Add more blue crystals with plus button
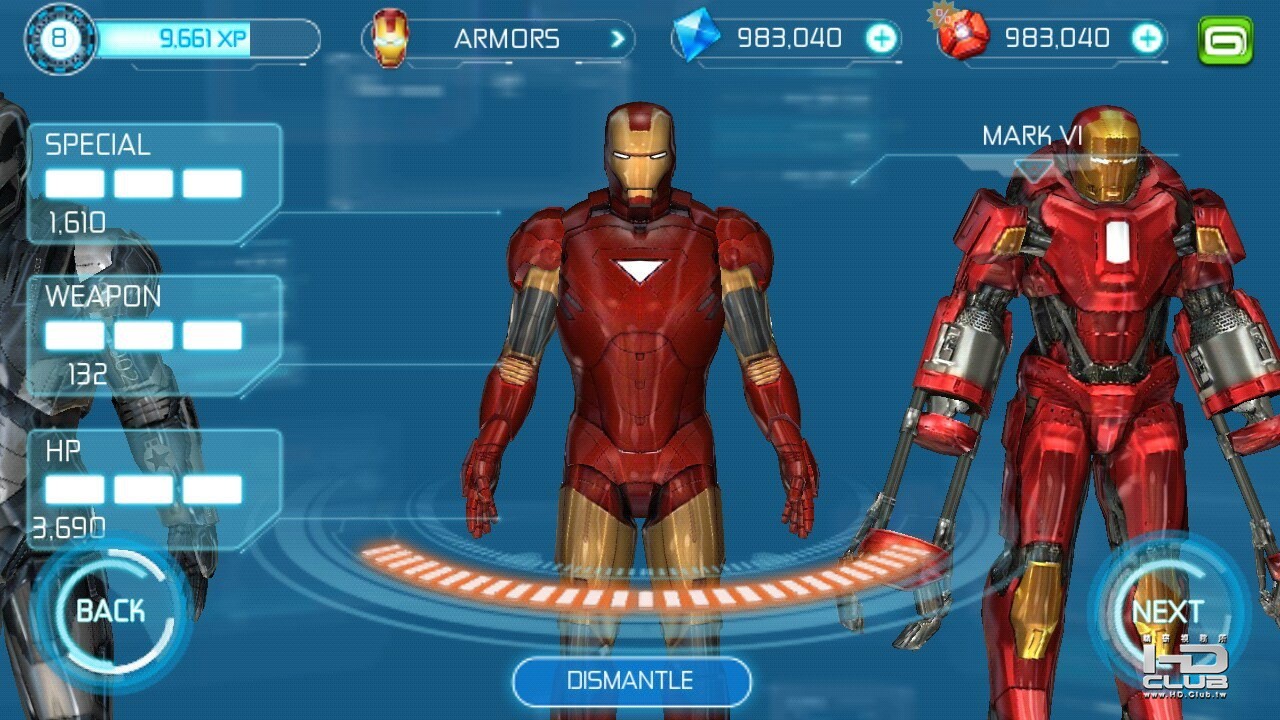This screenshot has height=720, width=1280. 881,40
